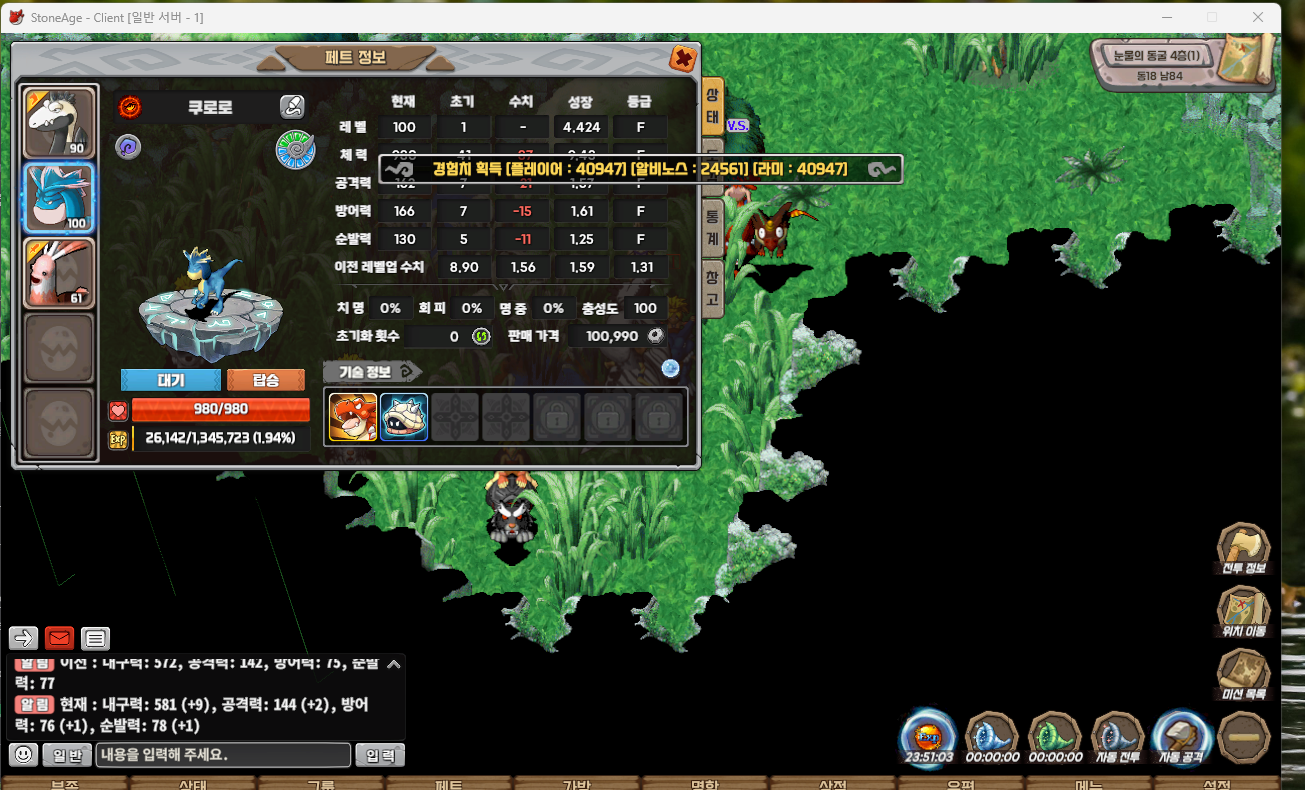Viewport: 1305px width, 790px height.
Task: Minimize the StoneAge client window
Action: (1166, 17)
